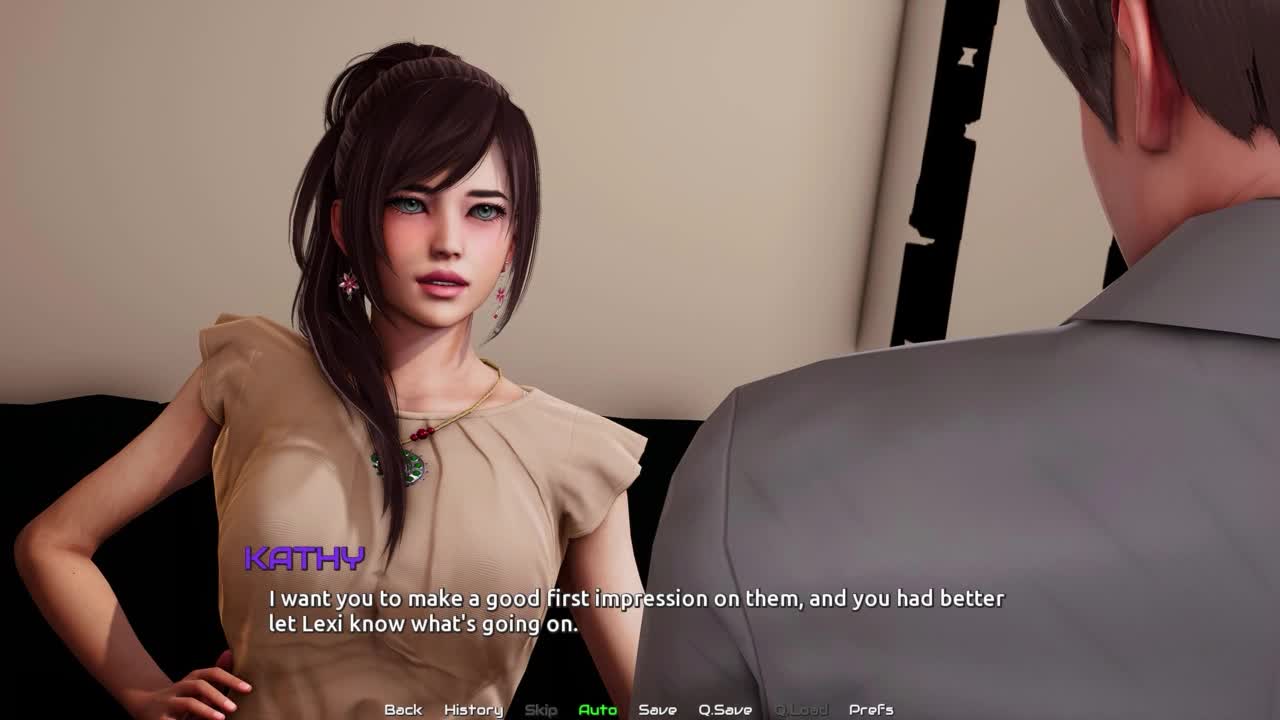Open the Prefs settings menu
1280x720 pixels.
870,710
